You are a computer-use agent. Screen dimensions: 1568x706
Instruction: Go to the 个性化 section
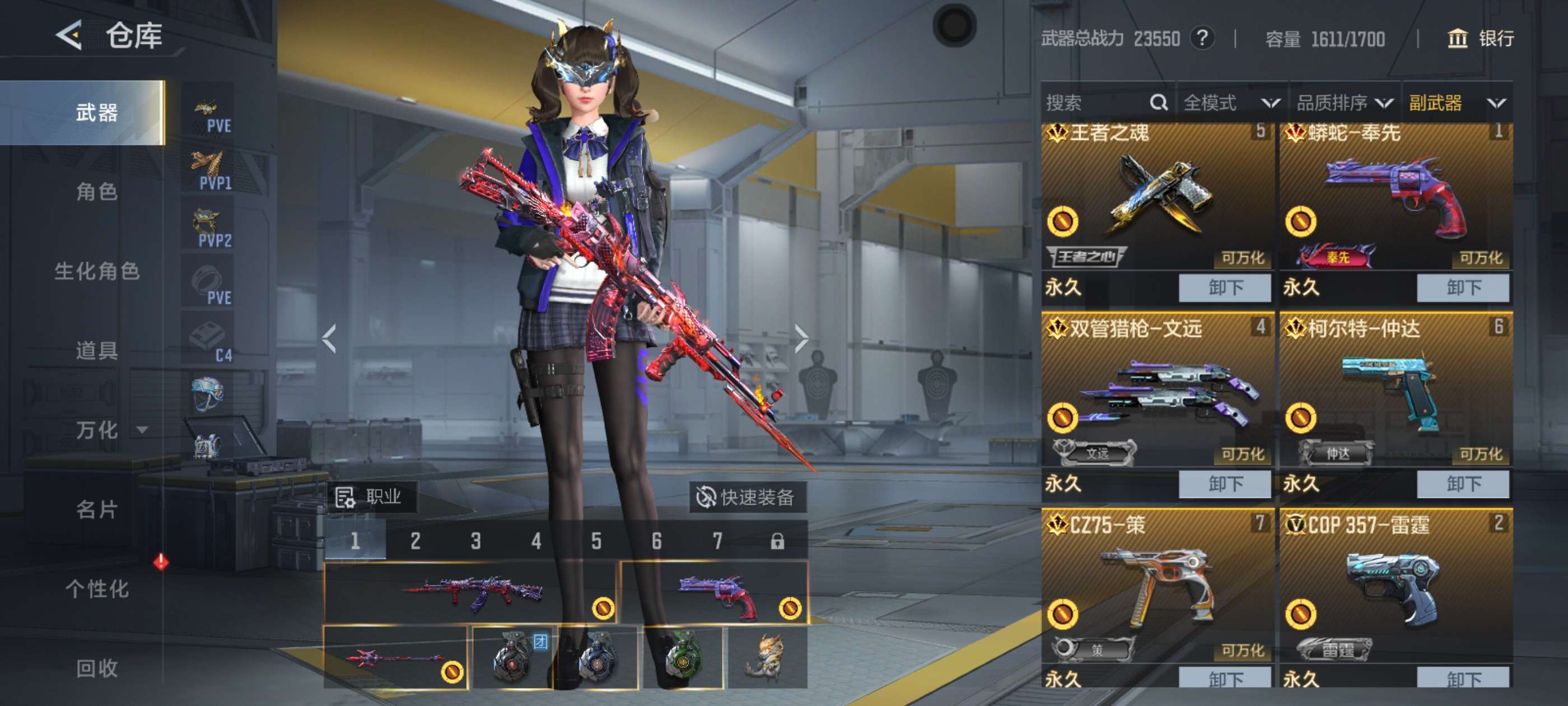coord(96,589)
